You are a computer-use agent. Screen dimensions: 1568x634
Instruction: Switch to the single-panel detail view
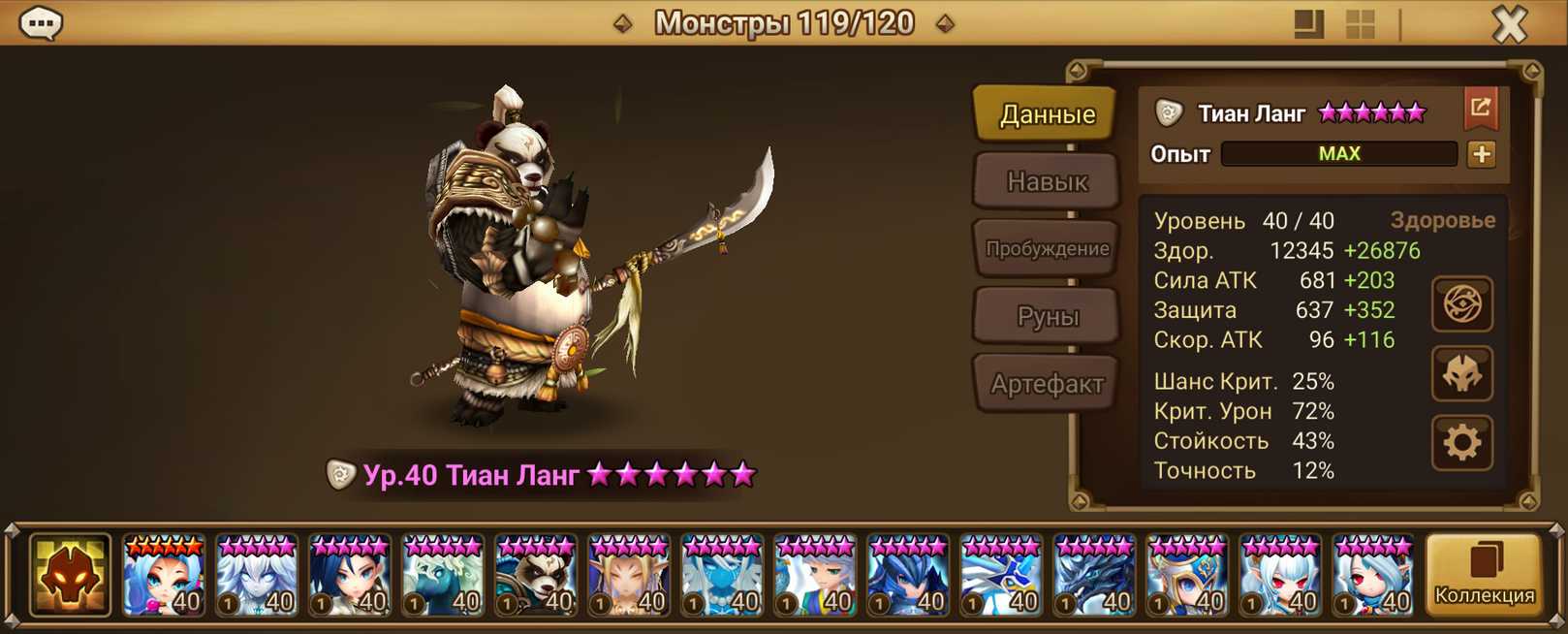[x=1308, y=24]
